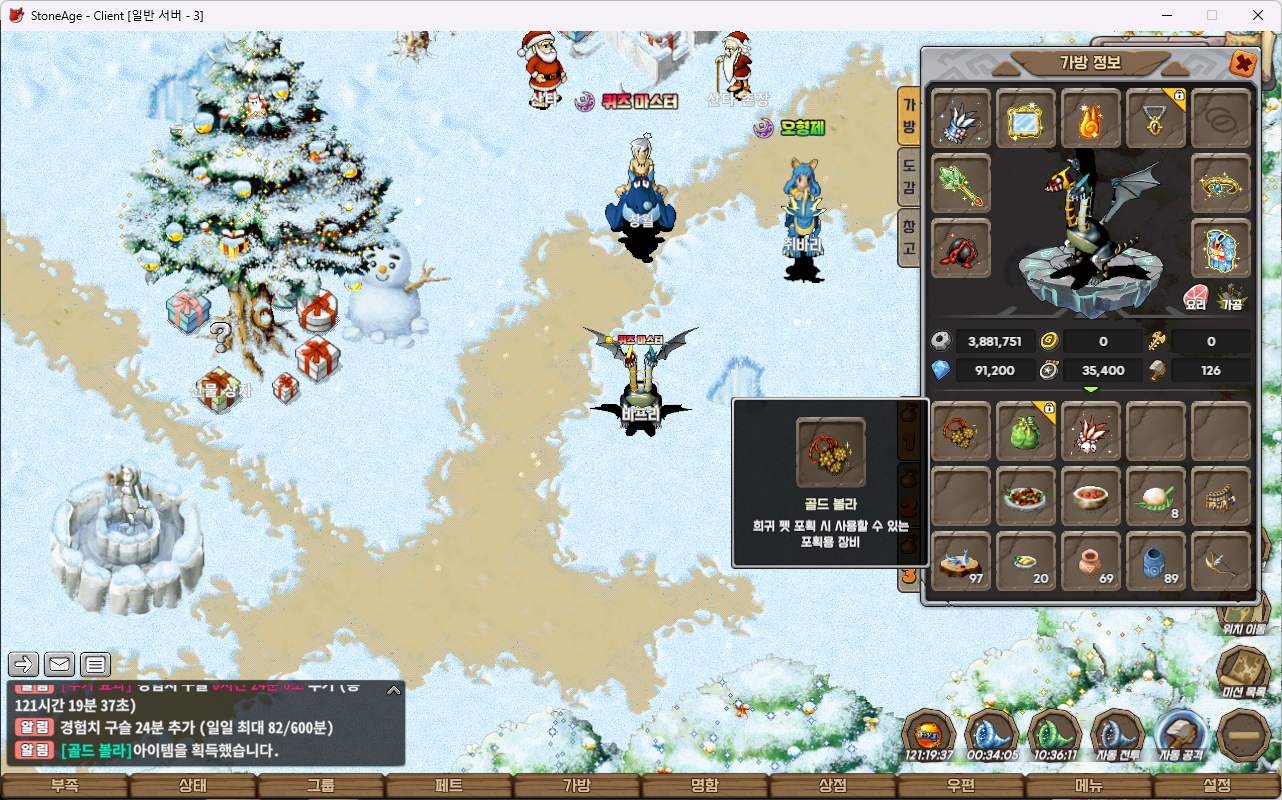Switch to the 도감 tab
Screen dimensions: 1282x800
(x=909, y=178)
